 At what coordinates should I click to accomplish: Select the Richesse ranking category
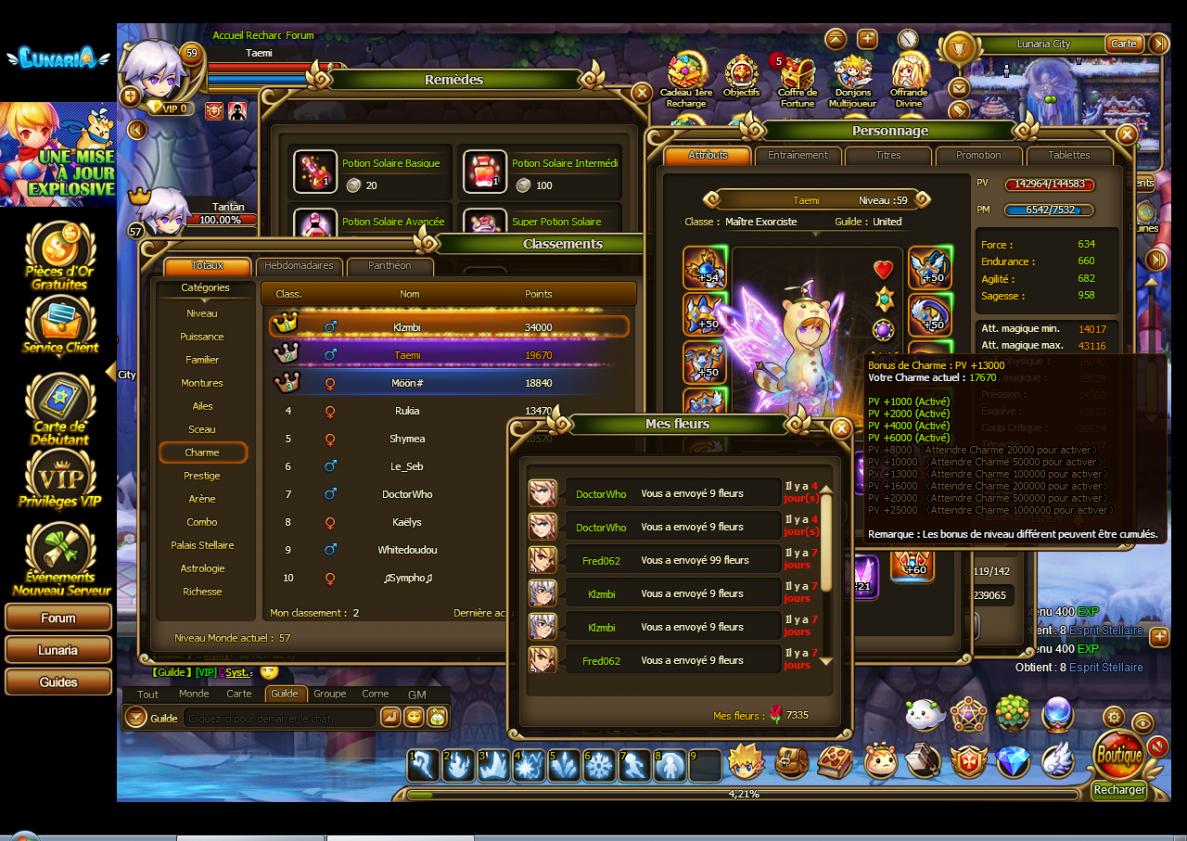(202, 591)
